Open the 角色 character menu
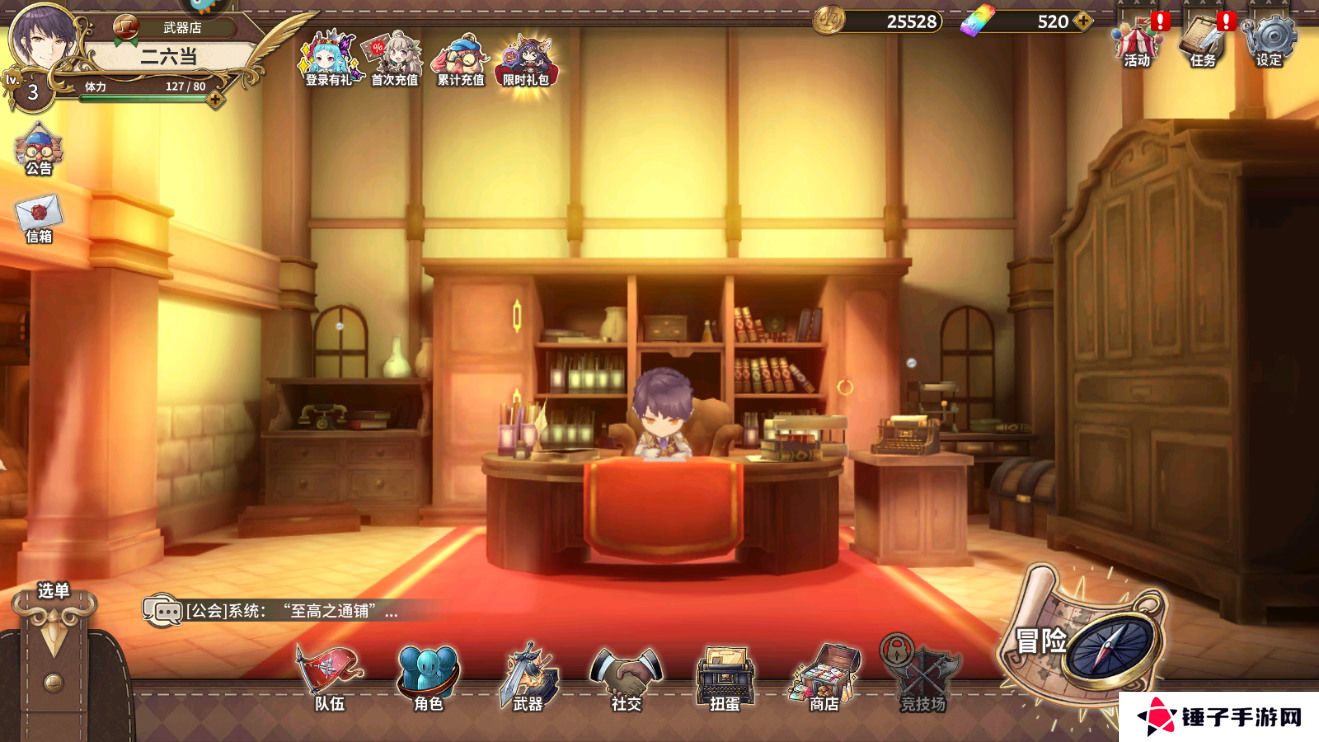Image resolution: width=1319 pixels, height=742 pixels. tap(428, 677)
